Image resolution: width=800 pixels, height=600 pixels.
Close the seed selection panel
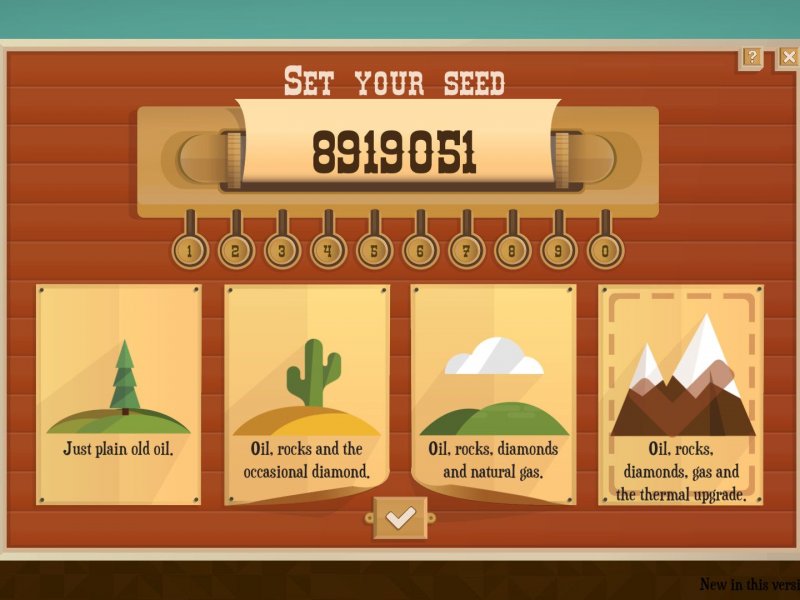tap(788, 57)
